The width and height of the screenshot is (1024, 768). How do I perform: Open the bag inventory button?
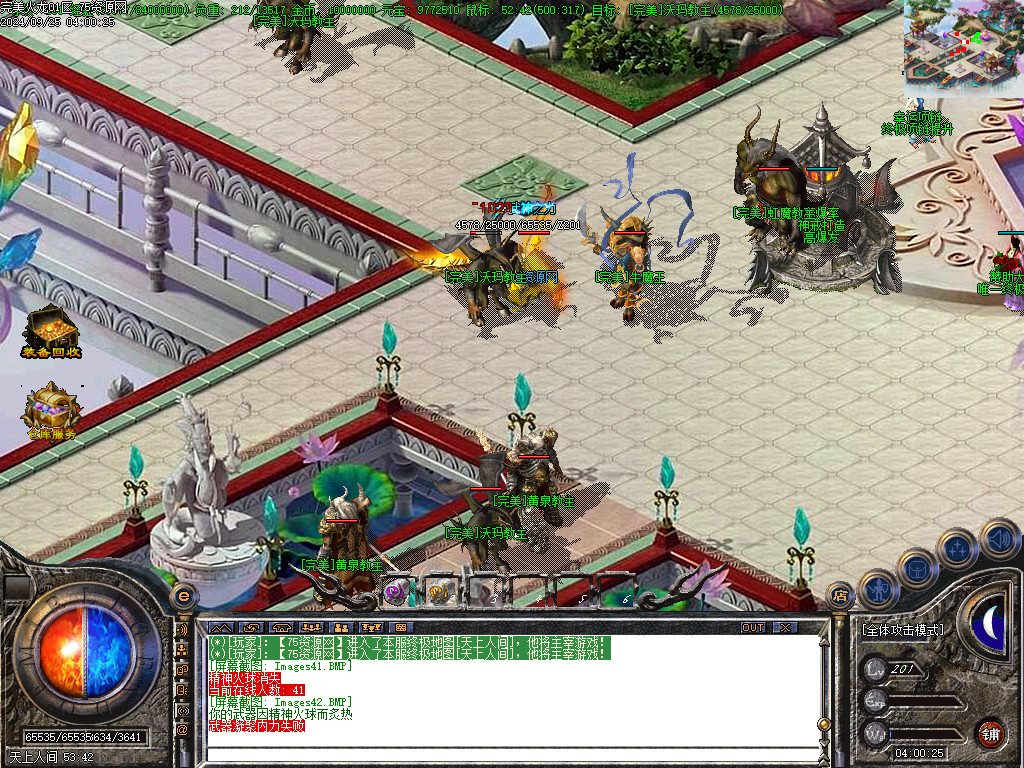point(916,568)
